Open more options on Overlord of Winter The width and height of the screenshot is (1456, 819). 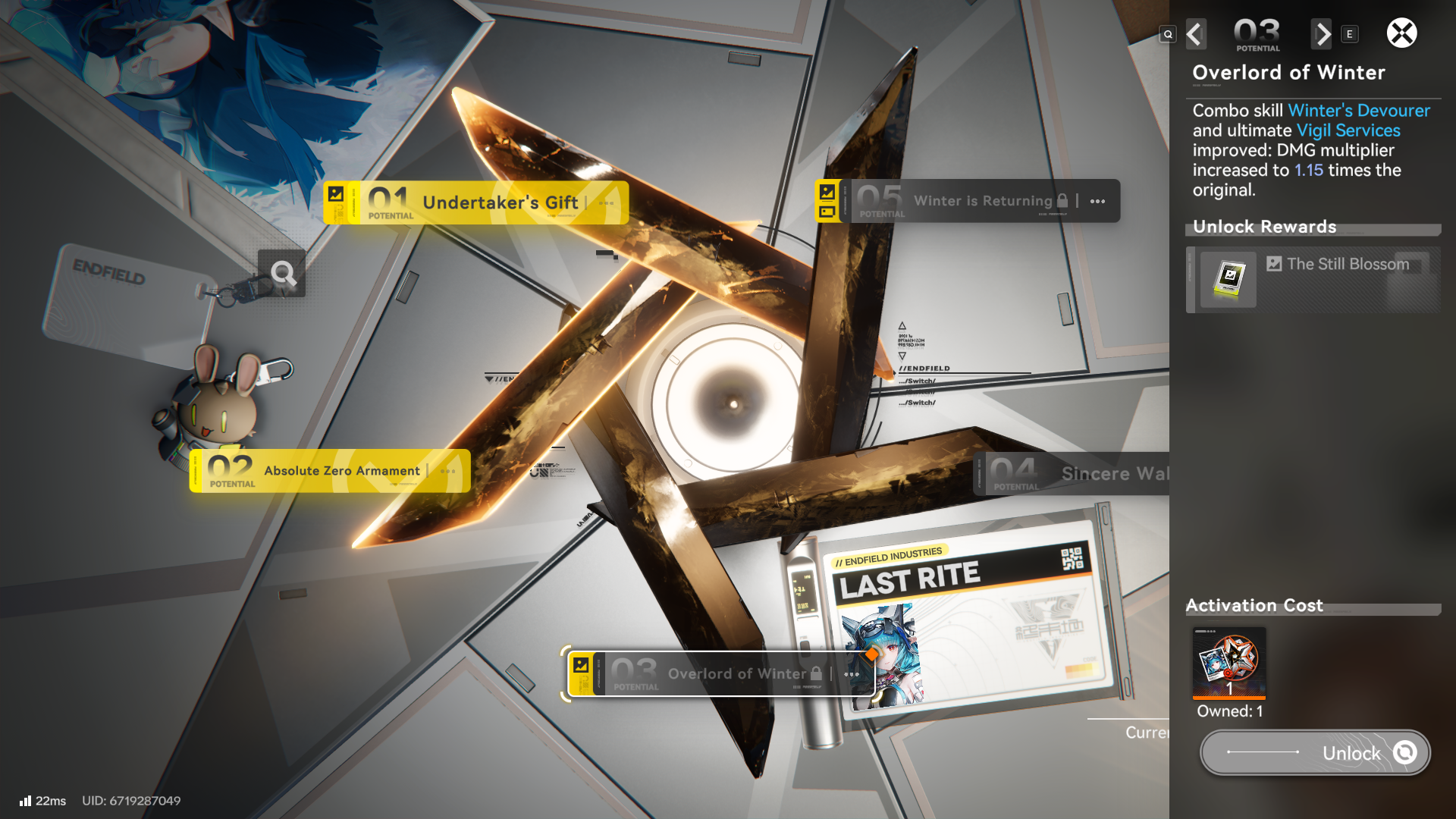[852, 674]
